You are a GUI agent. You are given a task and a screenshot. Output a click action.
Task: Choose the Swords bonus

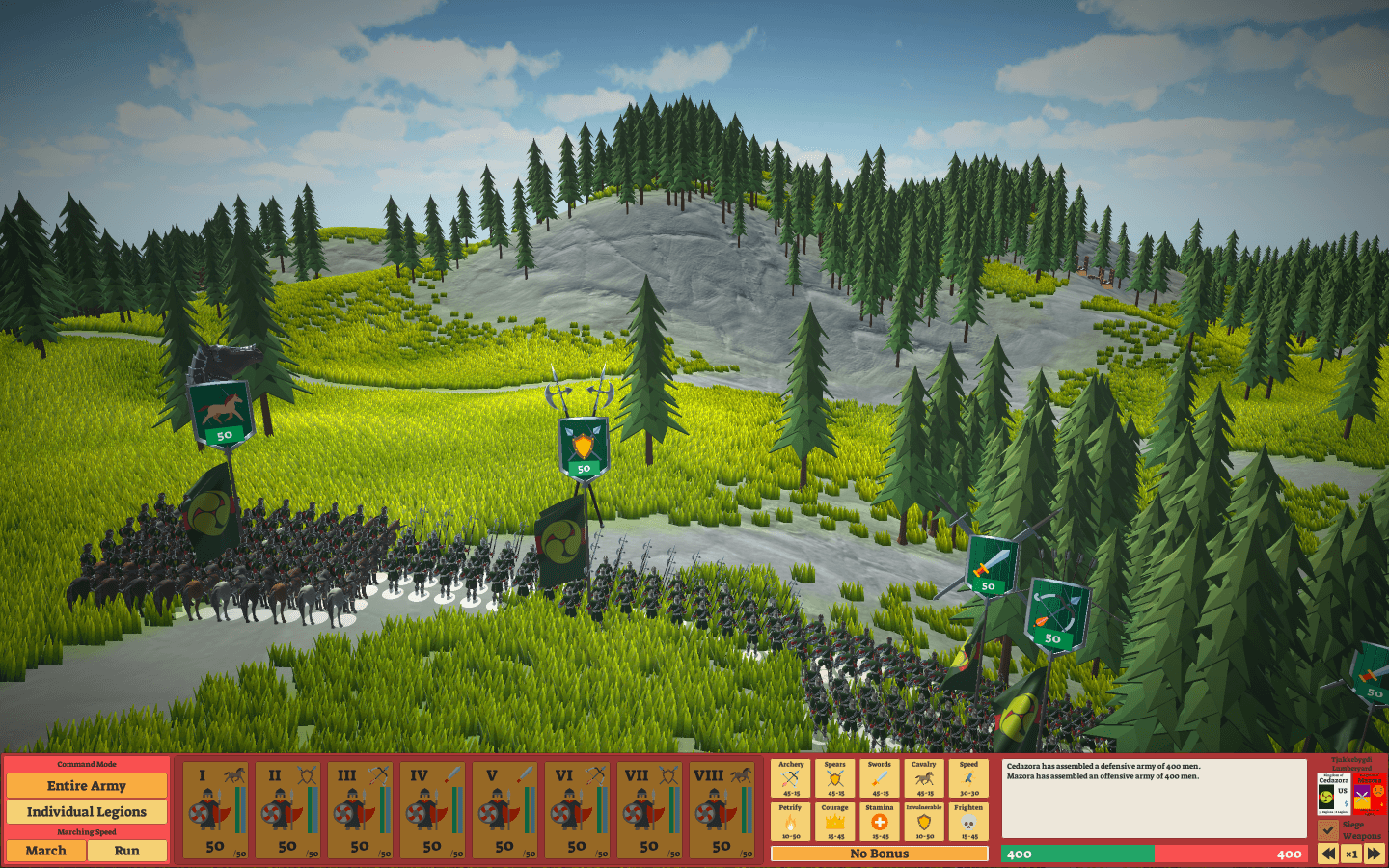880,778
